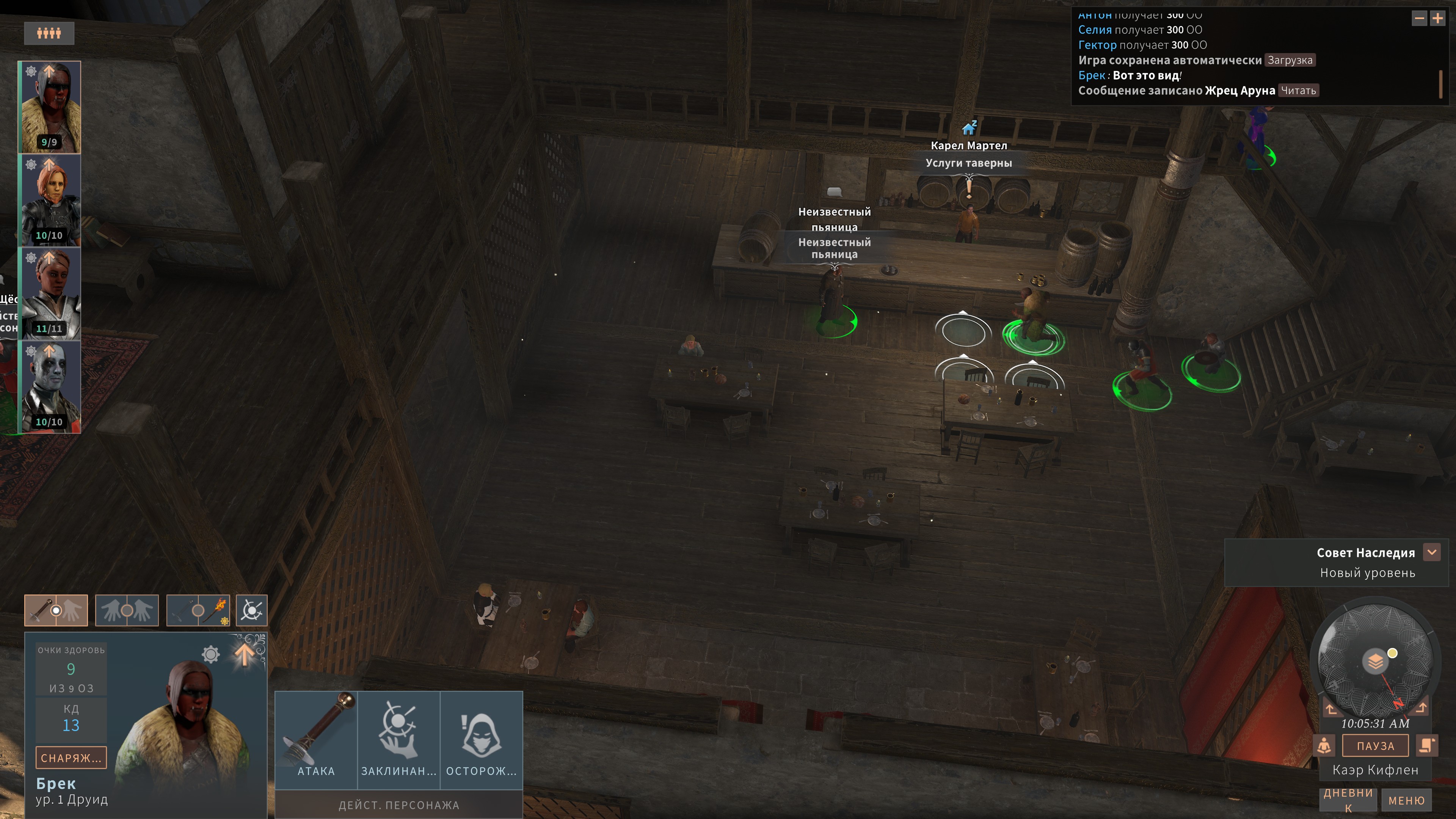Select the red-haired character portrait
Image resolution: width=1456 pixels, height=819 pixels.
click(x=50, y=200)
